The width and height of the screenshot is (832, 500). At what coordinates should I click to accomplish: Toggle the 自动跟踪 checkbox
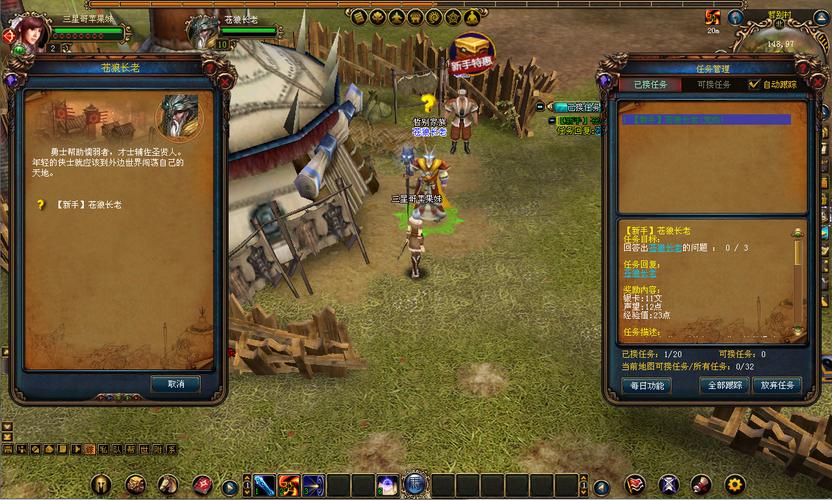(x=755, y=85)
